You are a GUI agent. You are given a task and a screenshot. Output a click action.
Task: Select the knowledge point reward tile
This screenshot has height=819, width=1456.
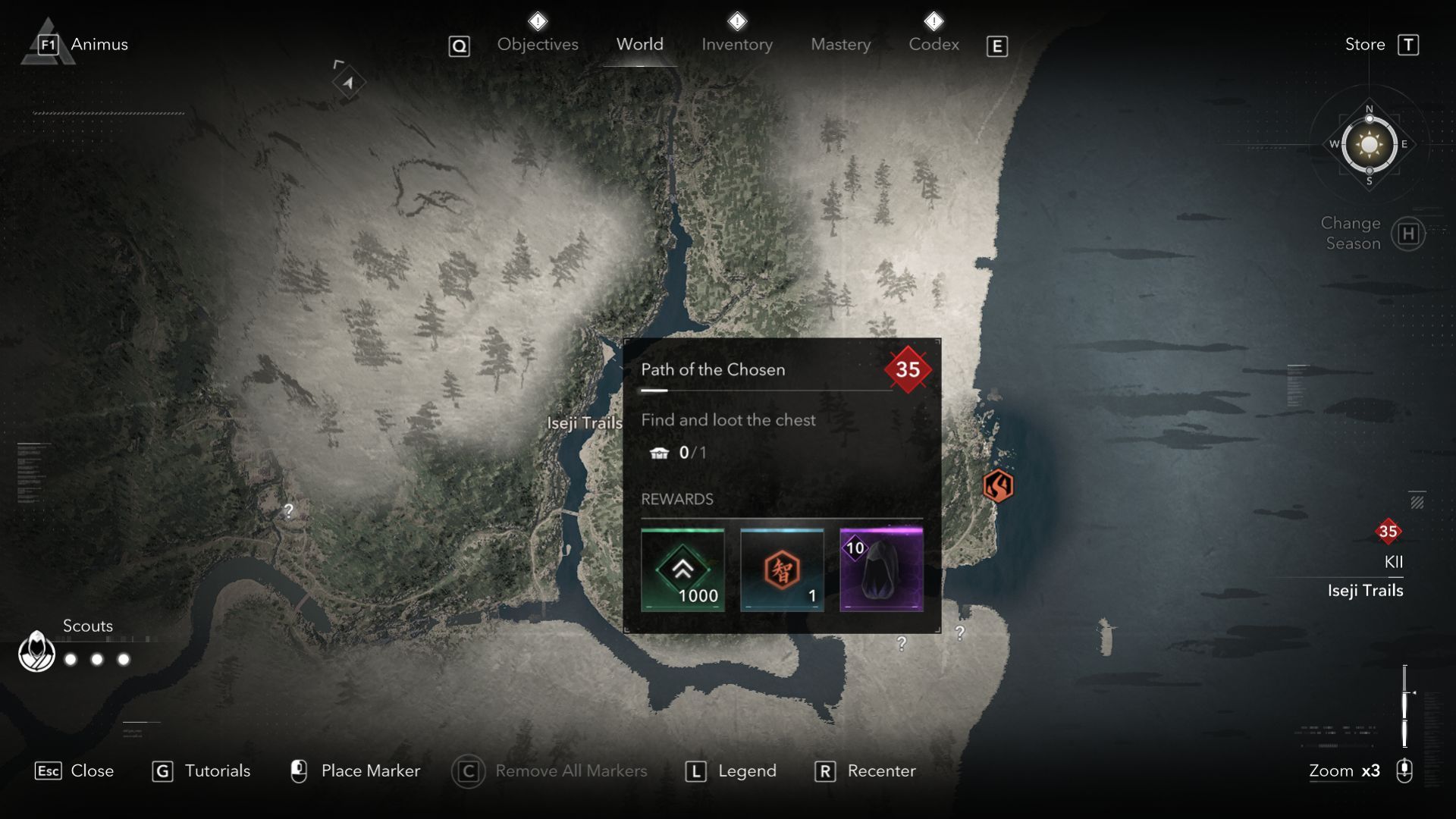782,570
